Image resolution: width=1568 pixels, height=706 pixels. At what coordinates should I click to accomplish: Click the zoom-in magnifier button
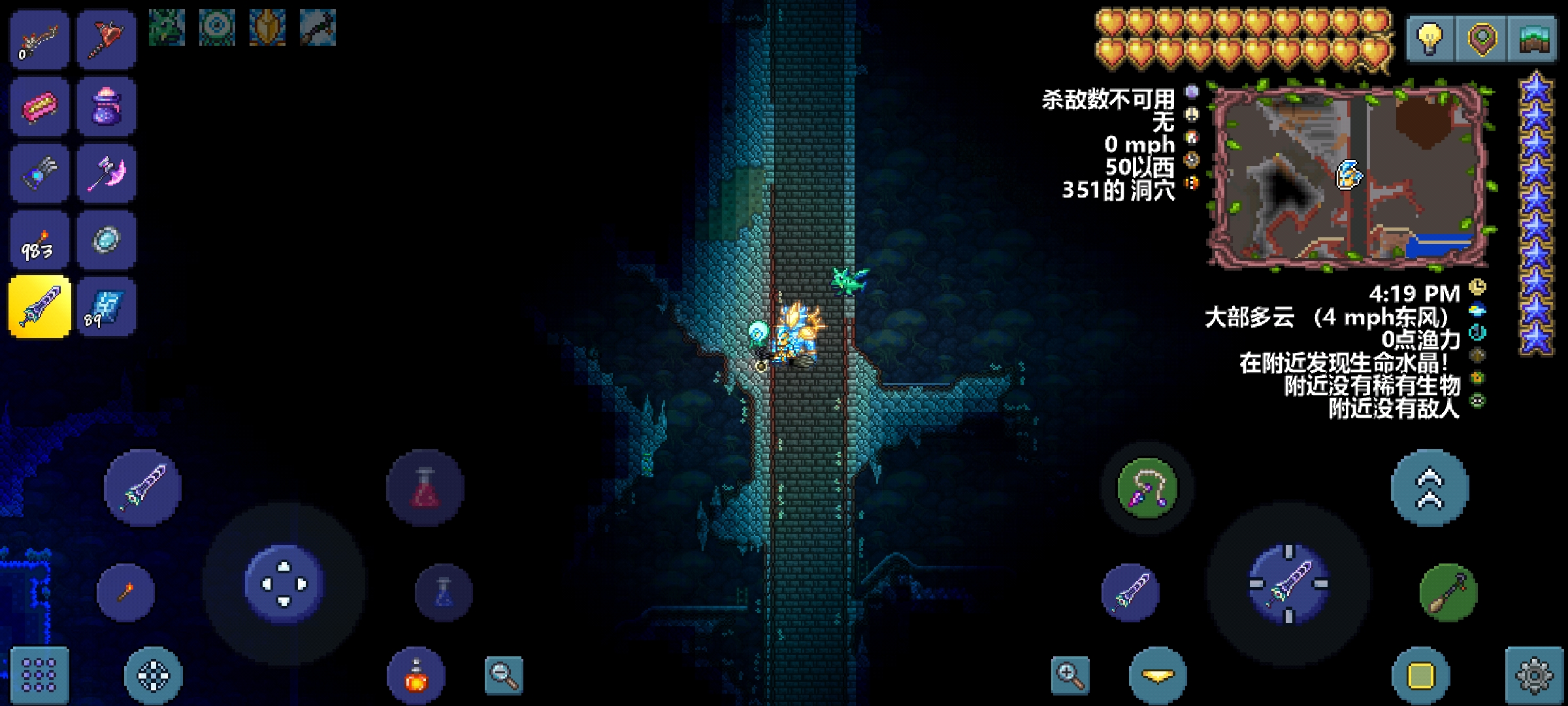[x=1070, y=675]
